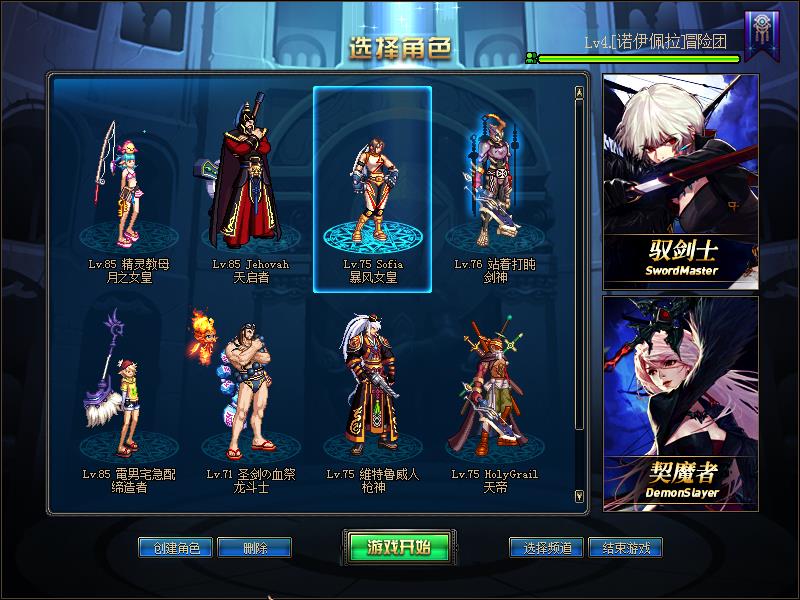The image size is (800, 600).
Task: Choose the Lv.85 Jehovah 天启者 character
Action: [250, 190]
